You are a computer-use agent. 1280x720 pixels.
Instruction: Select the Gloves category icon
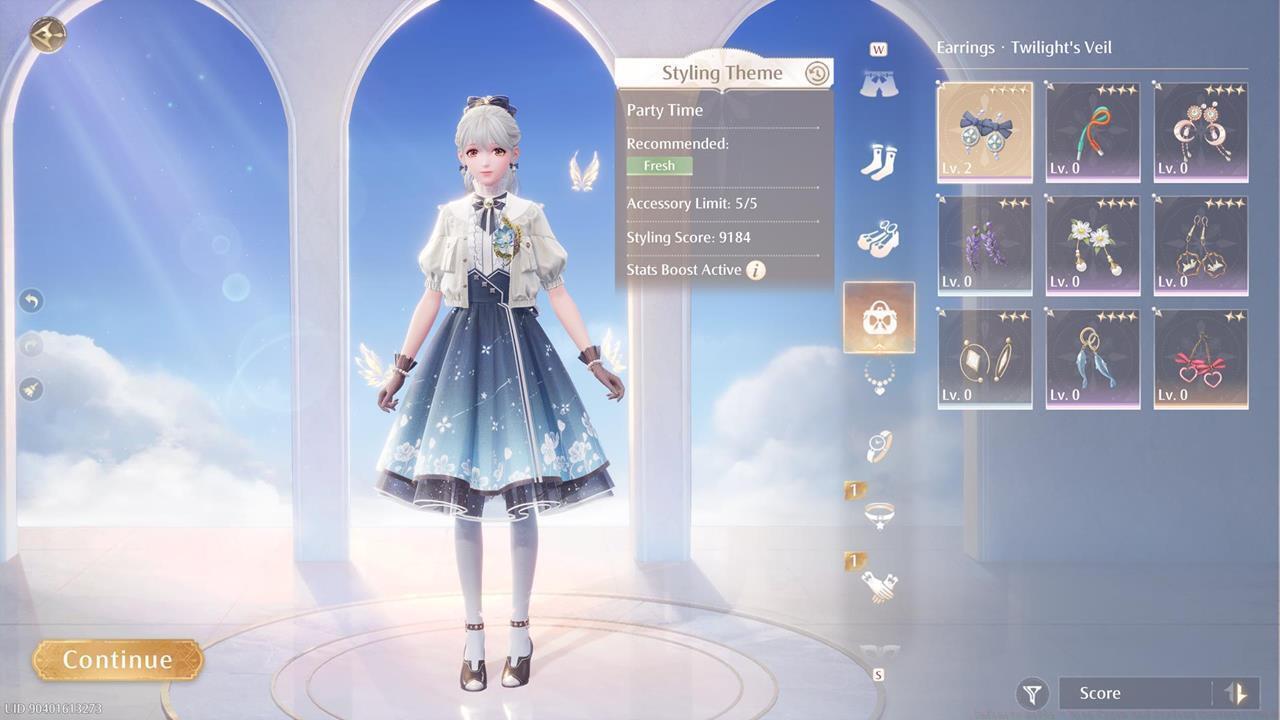[878, 580]
